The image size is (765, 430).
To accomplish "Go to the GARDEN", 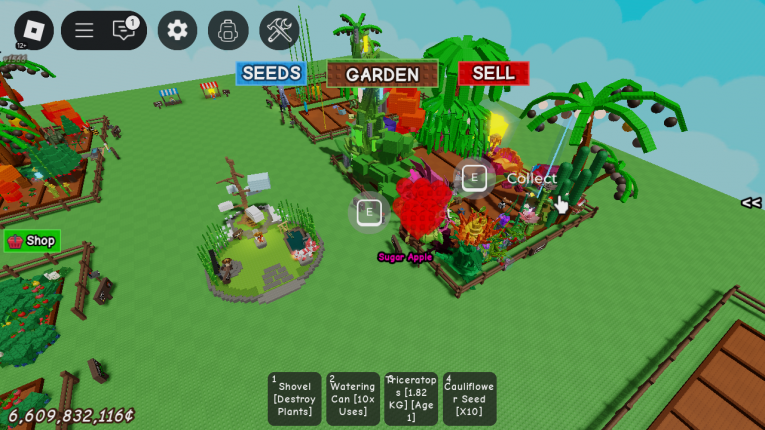I will pos(382,74).
